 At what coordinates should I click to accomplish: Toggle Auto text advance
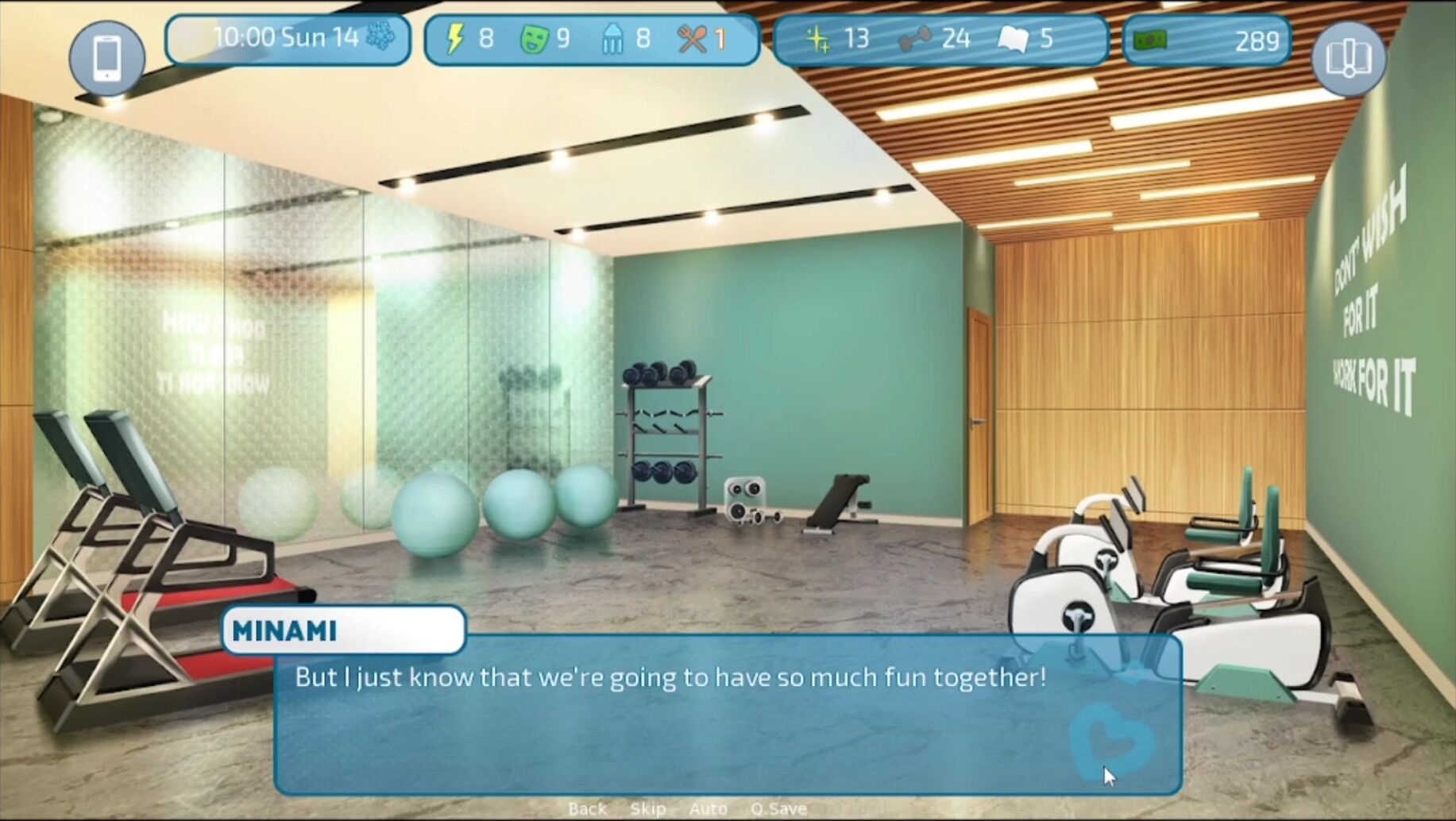click(708, 808)
